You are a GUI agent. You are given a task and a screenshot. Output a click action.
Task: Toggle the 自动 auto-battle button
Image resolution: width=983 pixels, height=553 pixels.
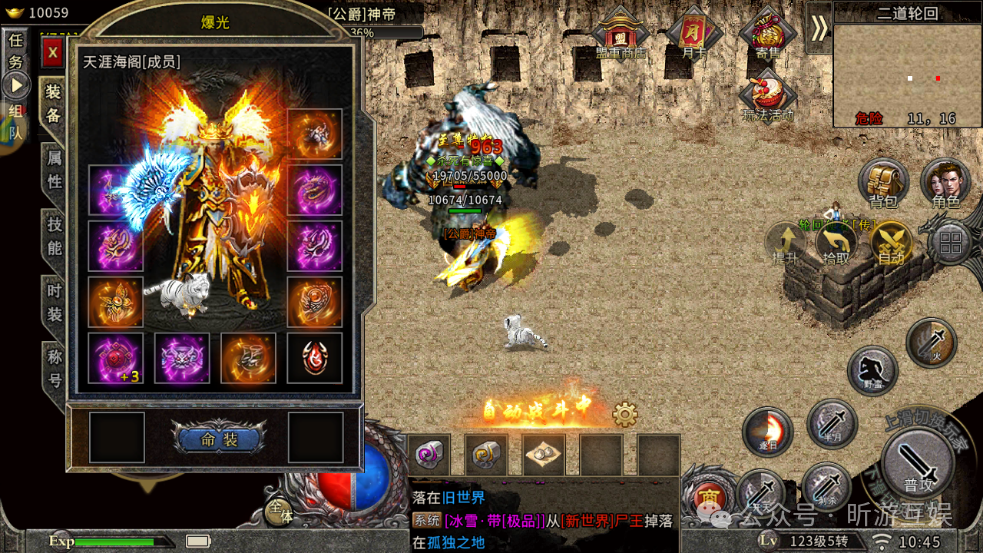pos(889,244)
